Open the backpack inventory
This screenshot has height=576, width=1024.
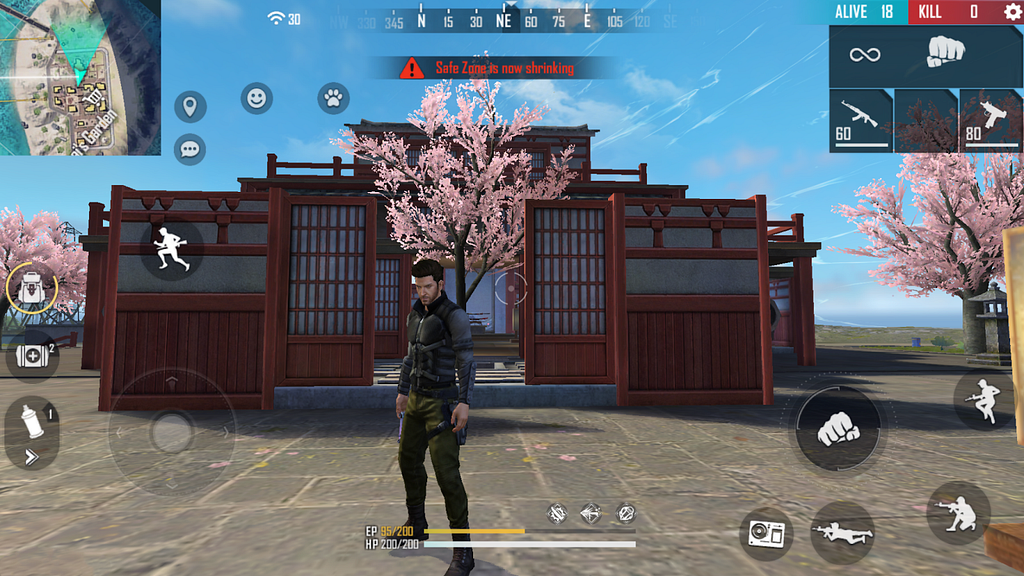31,290
